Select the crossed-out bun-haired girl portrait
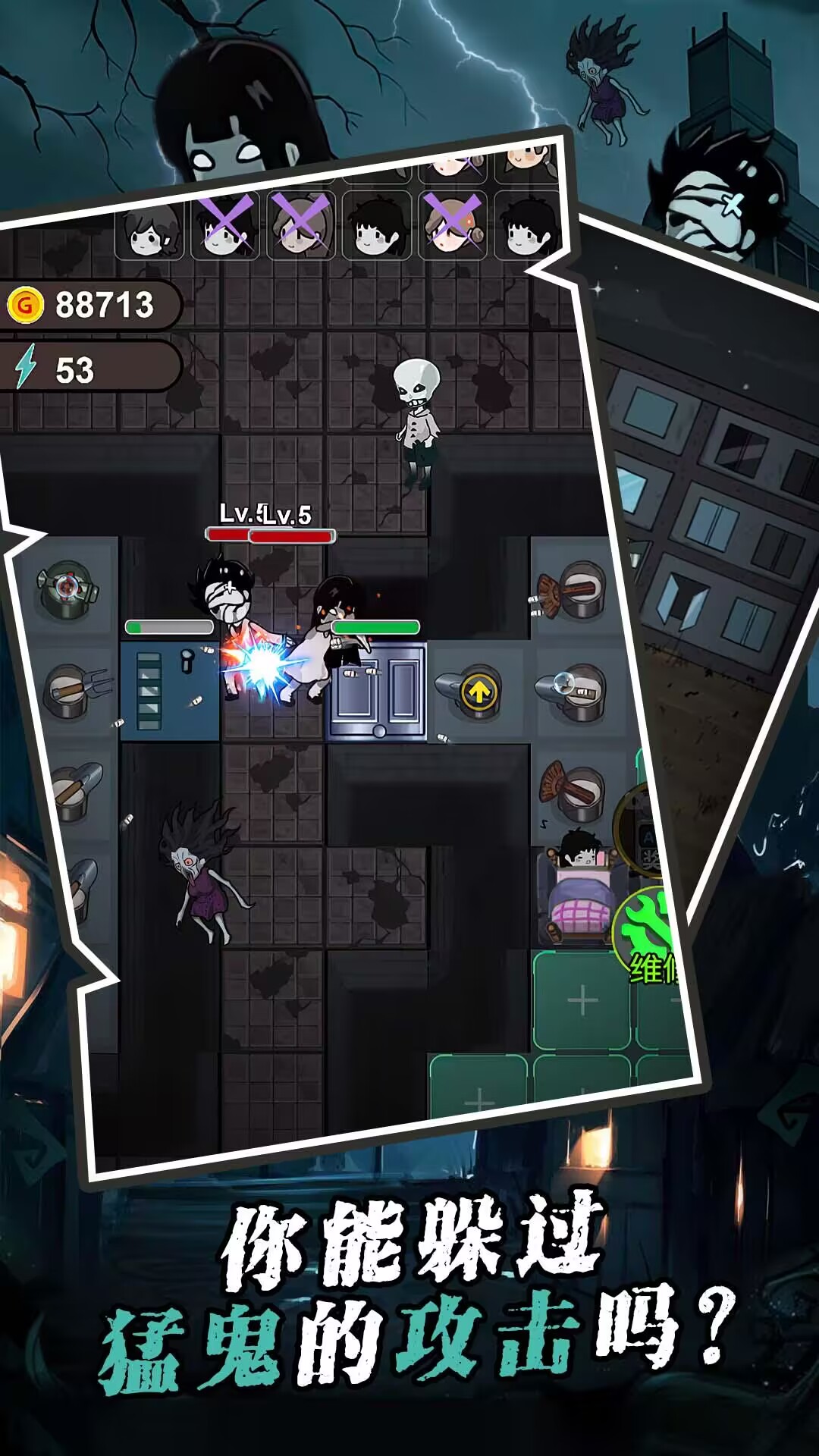The image size is (819, 1456). click(453, 224)
